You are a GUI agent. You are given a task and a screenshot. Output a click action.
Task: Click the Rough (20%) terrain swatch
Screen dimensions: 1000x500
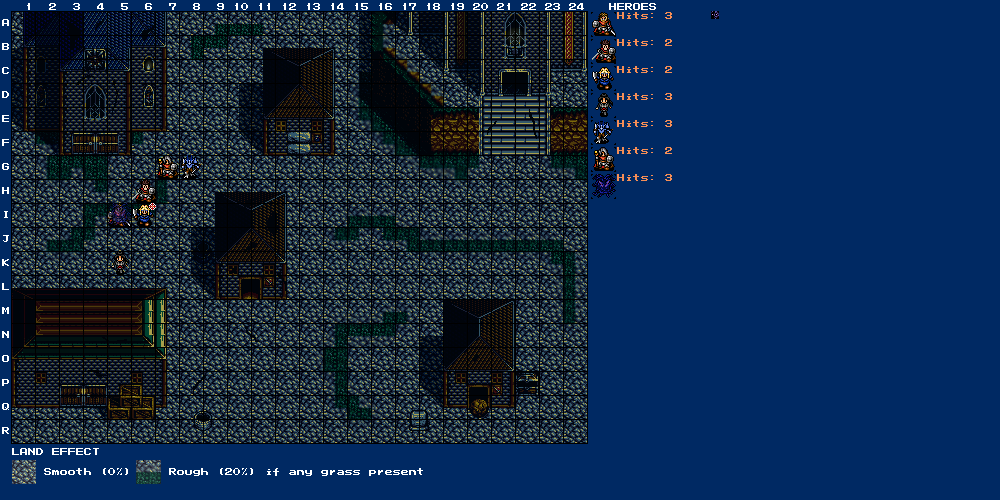[x=149, y=472]
